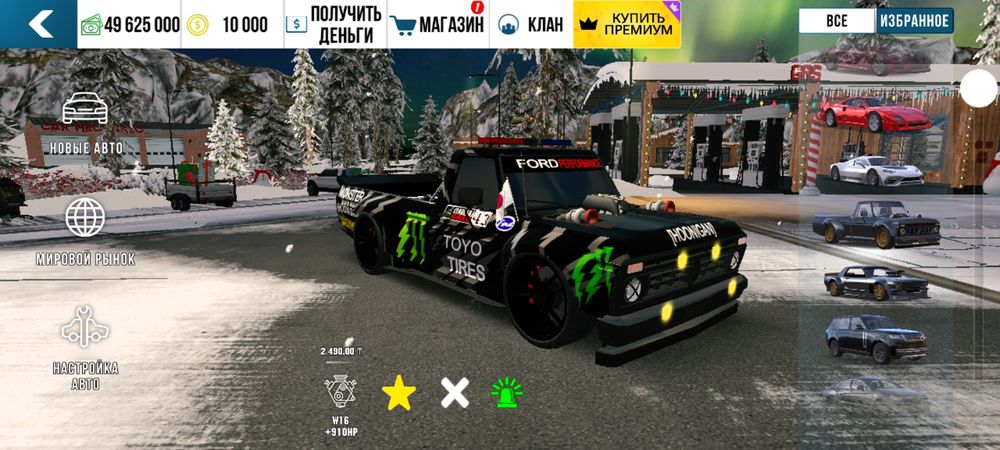Select the red sports car thumbnail

[x=875, y=115]
